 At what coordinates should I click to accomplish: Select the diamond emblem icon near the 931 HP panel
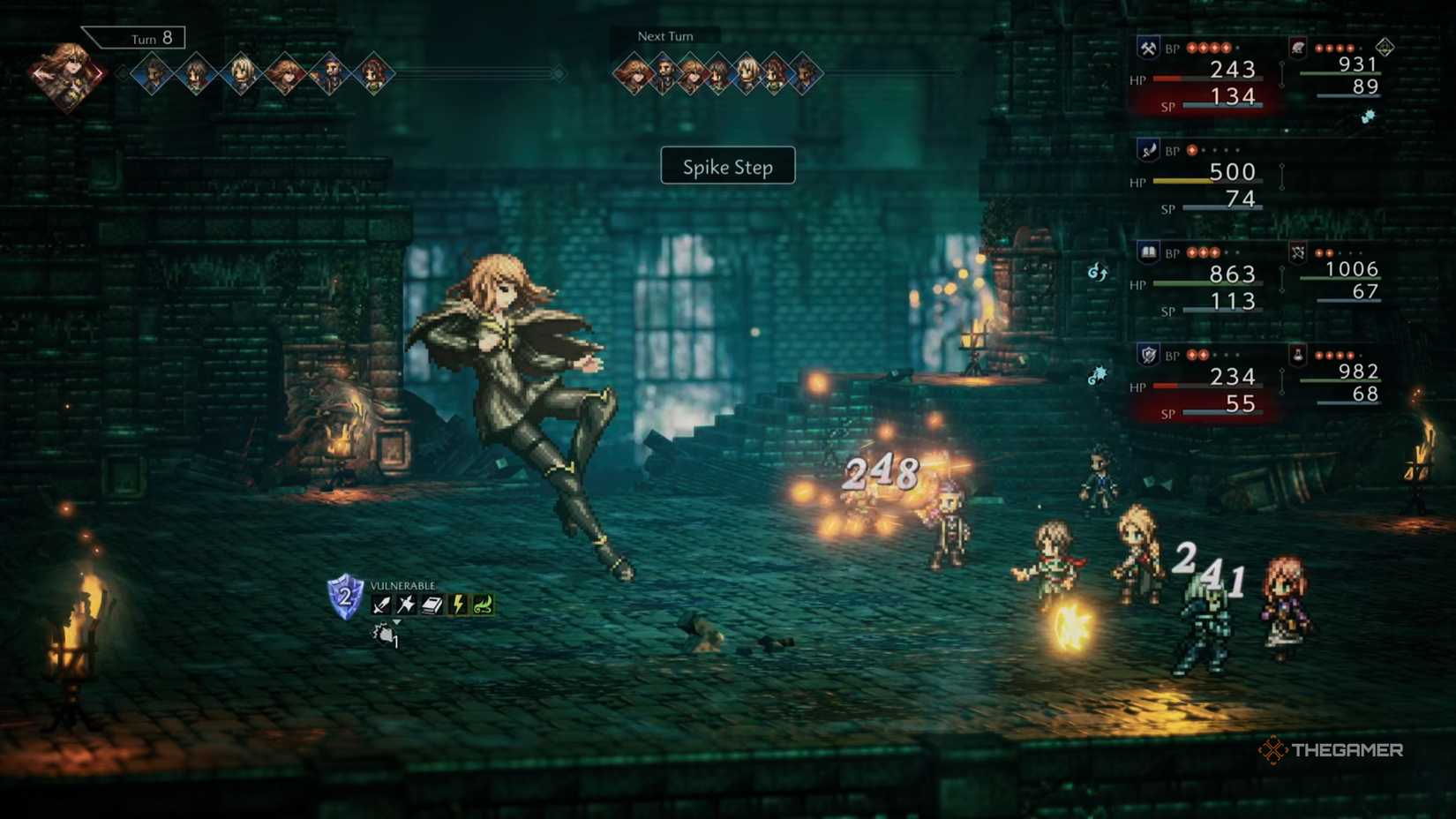1385,48
